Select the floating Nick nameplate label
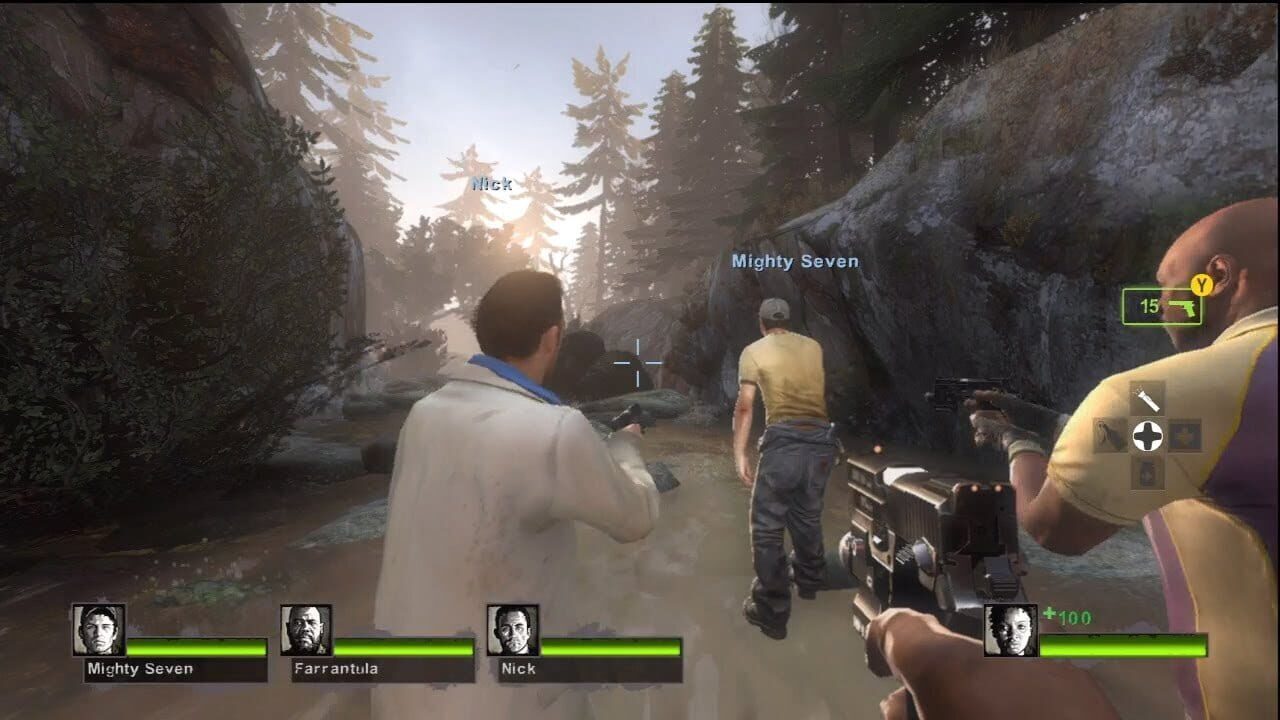 (490, 184)
